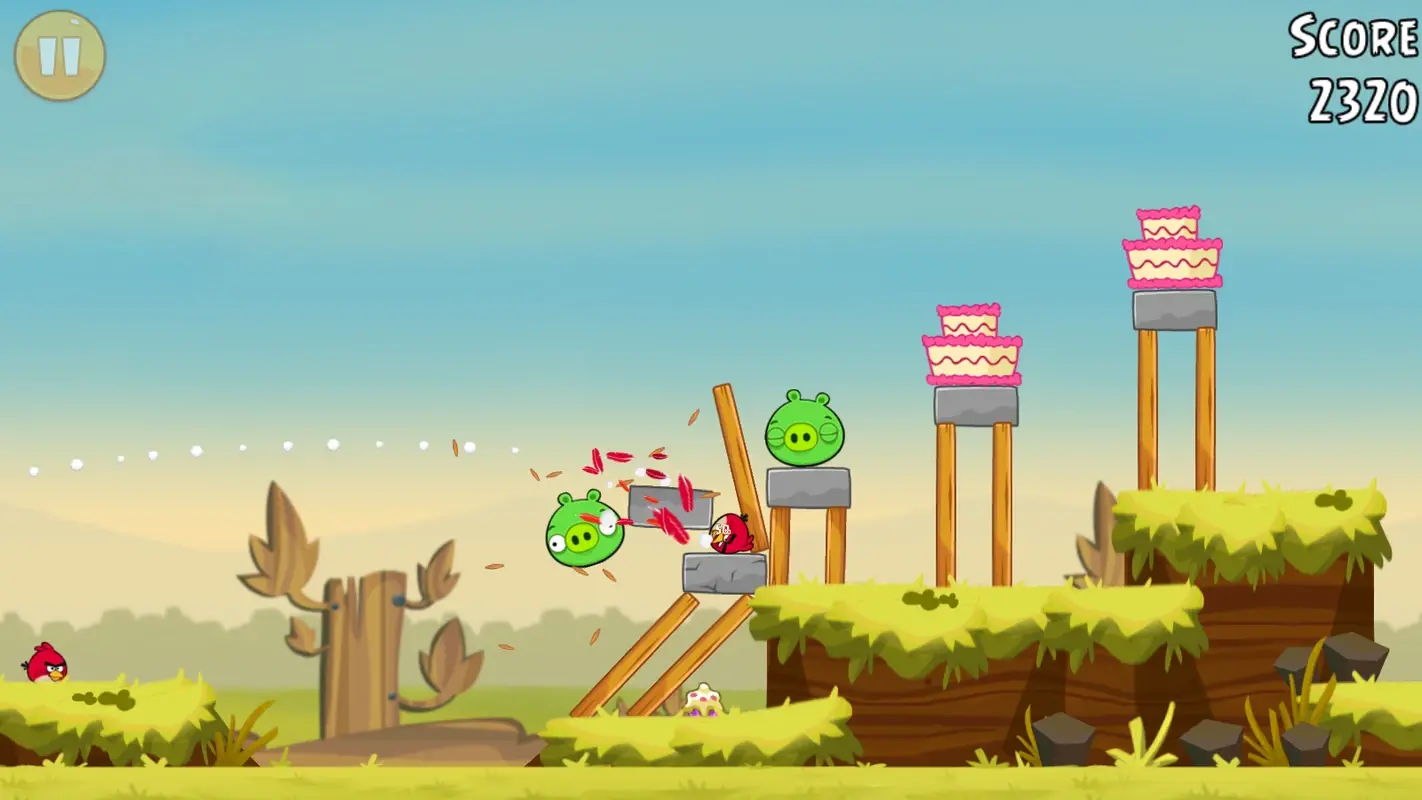Click the stone block beneath the tall tower cake
This screenshot has height=800, width=1422.
point(1172,308)
